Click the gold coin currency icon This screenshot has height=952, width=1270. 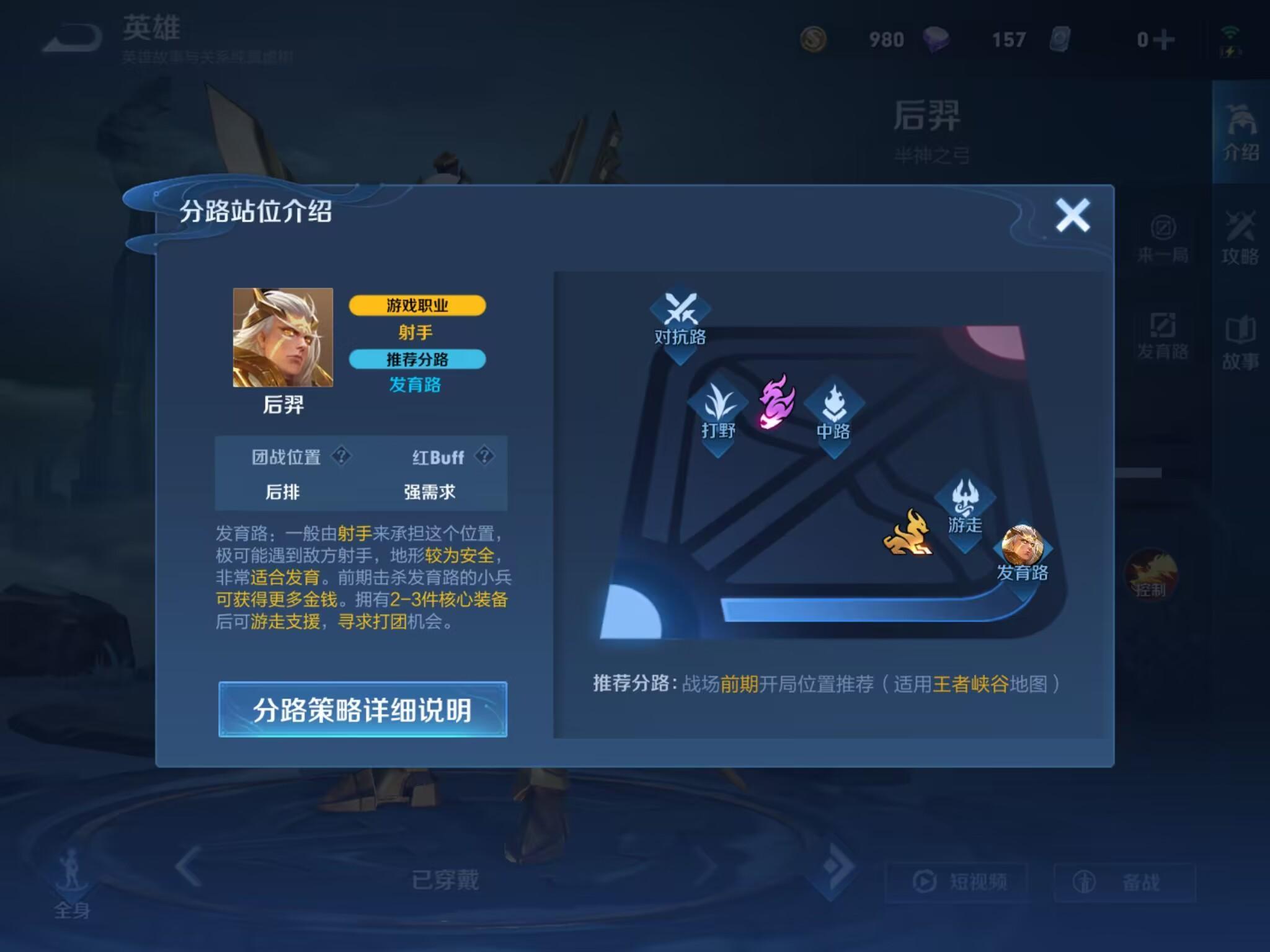(x=812, y=38)
